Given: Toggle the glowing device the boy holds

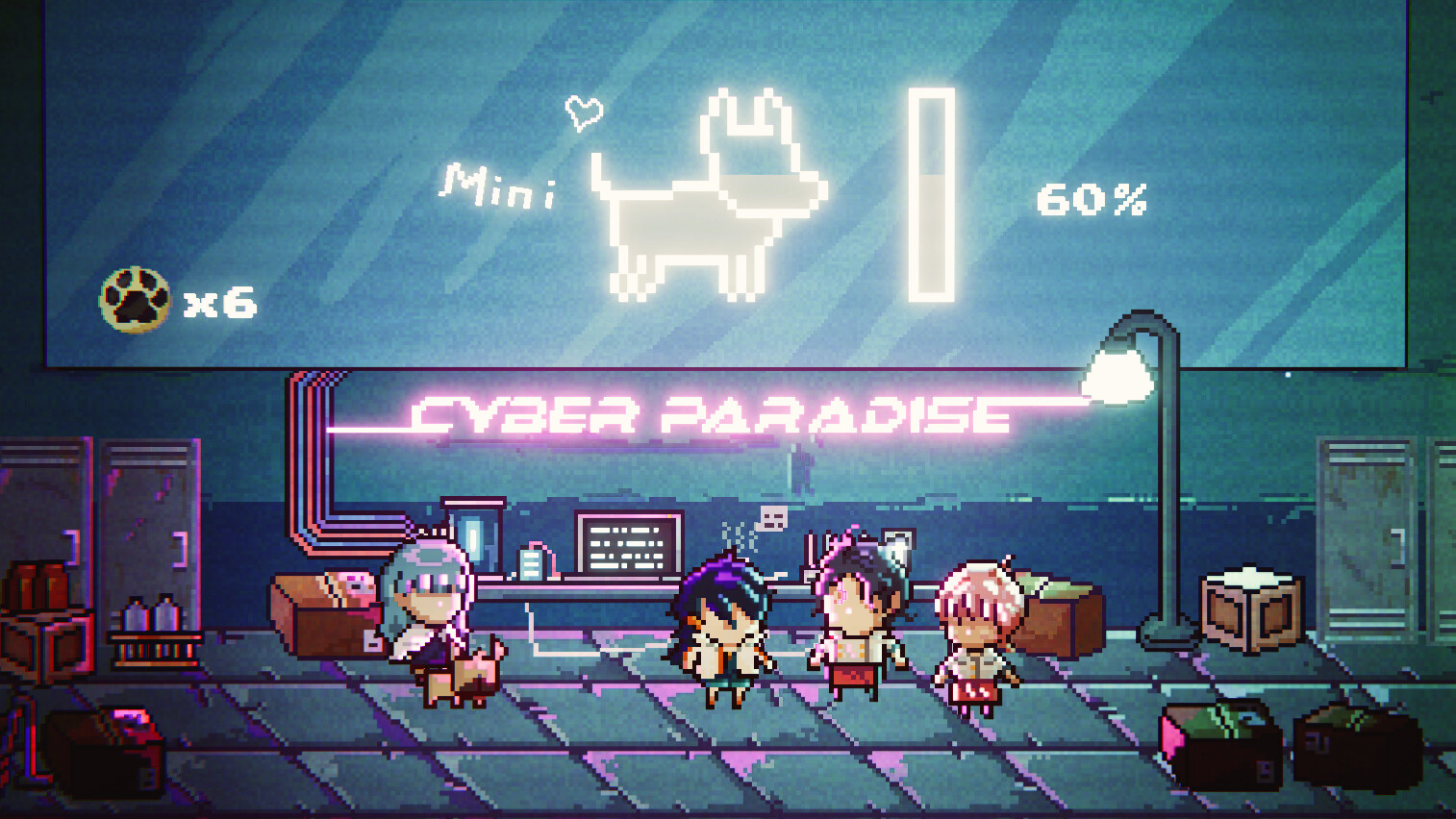Looking at the screenshot, I should (897, 548).
